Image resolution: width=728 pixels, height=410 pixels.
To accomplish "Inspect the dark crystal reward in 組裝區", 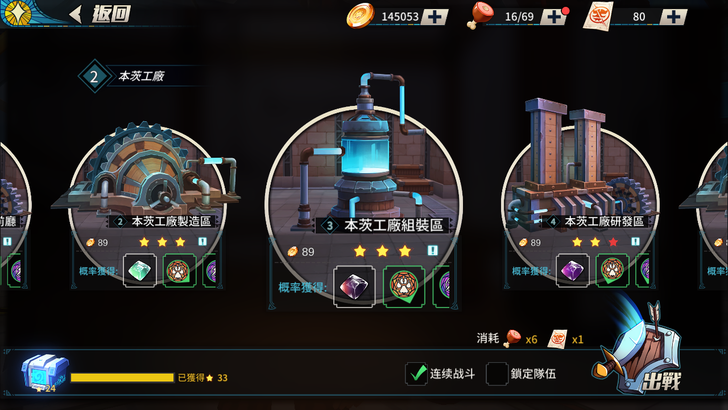I will coord(354,286).
